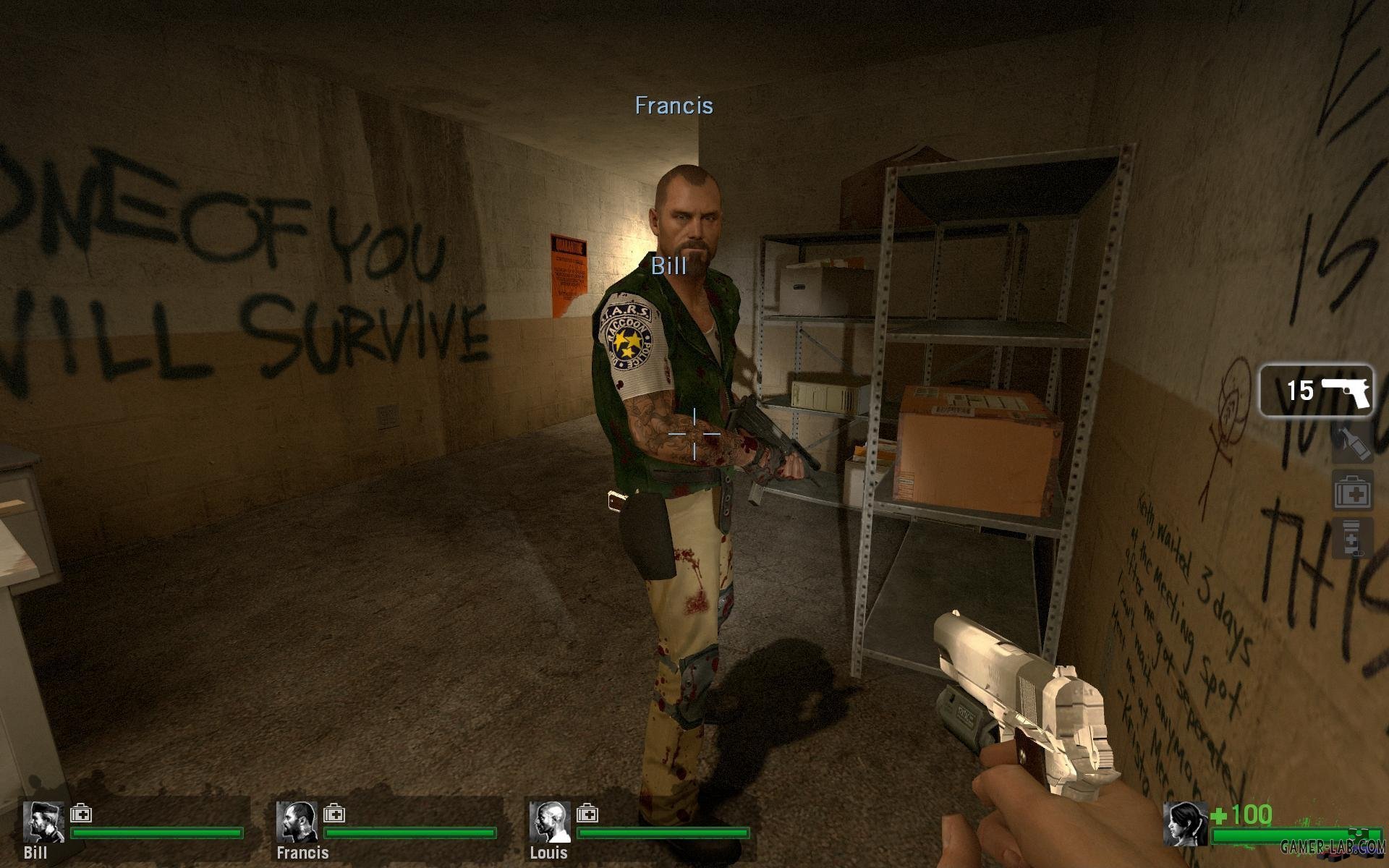Click your own character portrait
The image size is (1389, 868).
pos(1185,823)
